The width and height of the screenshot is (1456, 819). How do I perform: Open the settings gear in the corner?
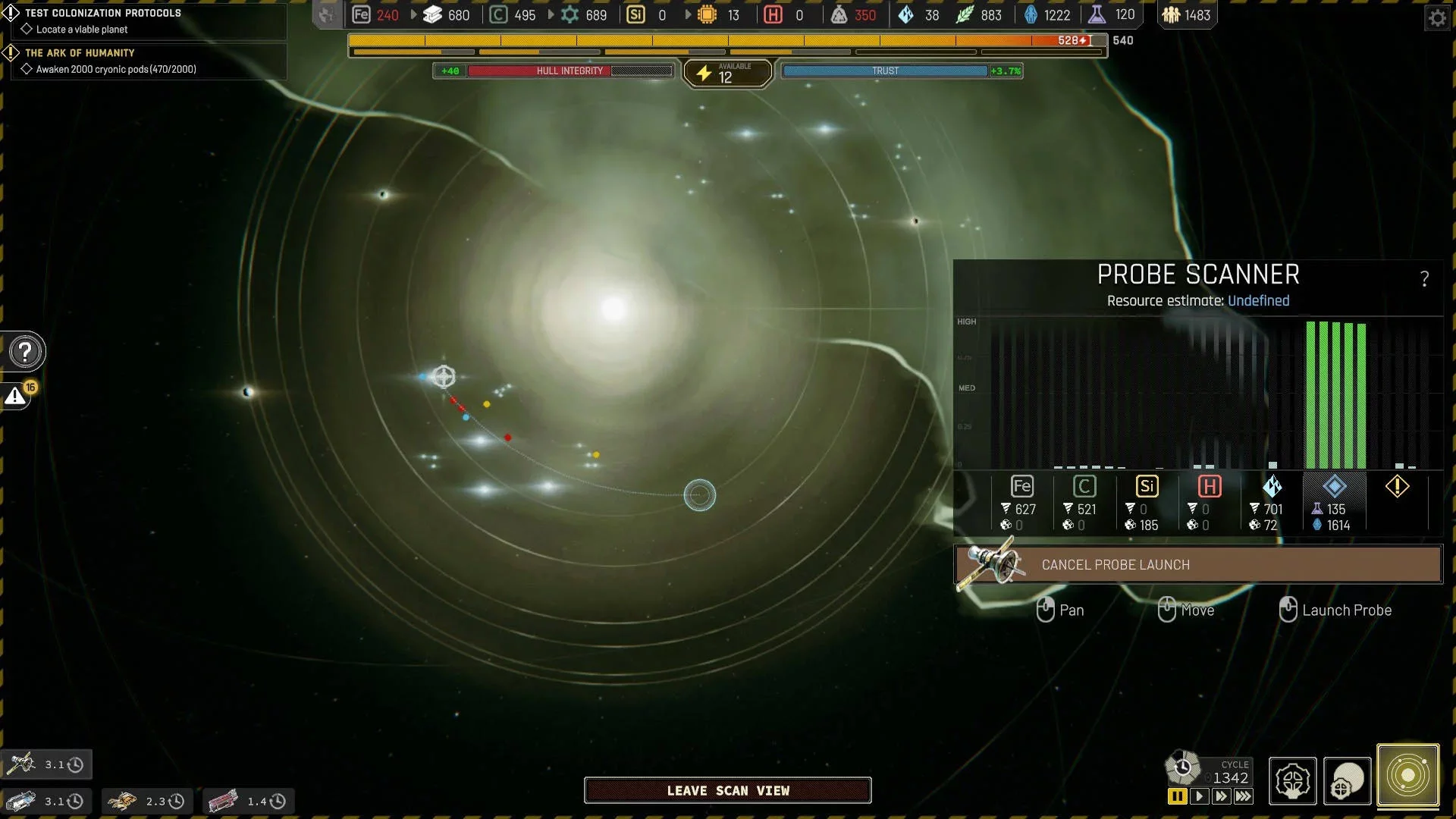(x=1437, y=17)
